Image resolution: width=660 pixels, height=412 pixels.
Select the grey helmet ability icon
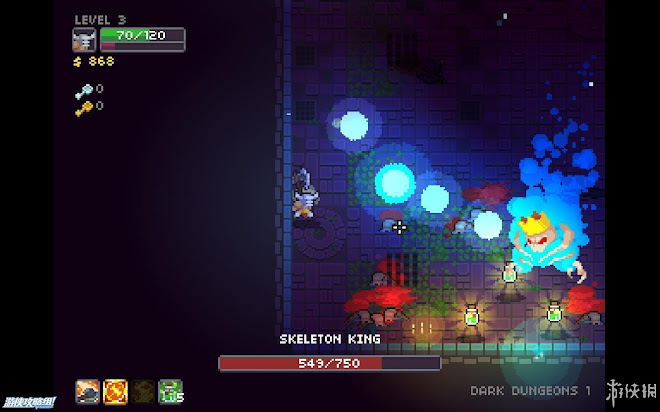pyautogui.click(x=88, y=391)
